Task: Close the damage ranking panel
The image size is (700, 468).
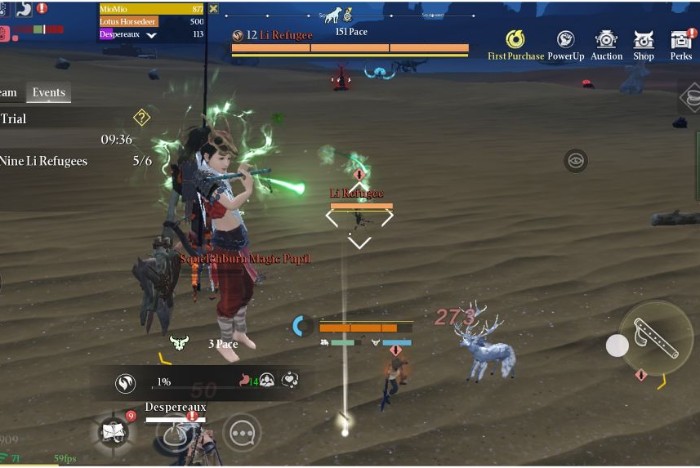Action: tap(212, 9)
